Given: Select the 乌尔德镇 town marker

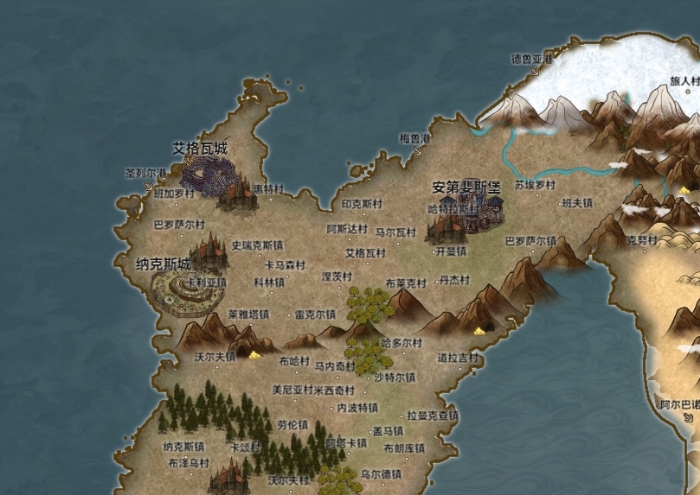Looking at the screenshot, I should 381,473.
